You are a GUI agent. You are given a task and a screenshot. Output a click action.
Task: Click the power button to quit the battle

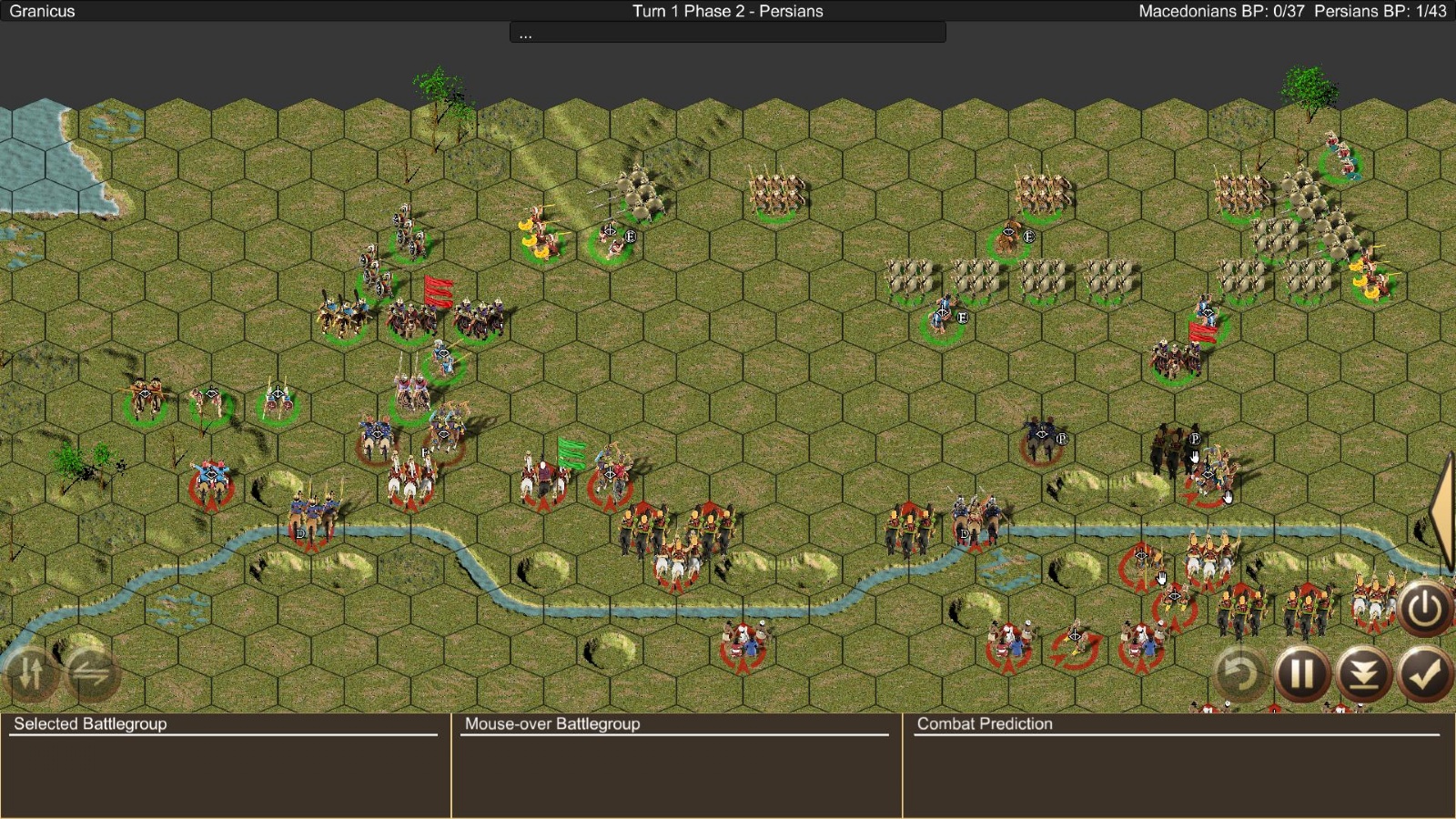point(1424,608)
